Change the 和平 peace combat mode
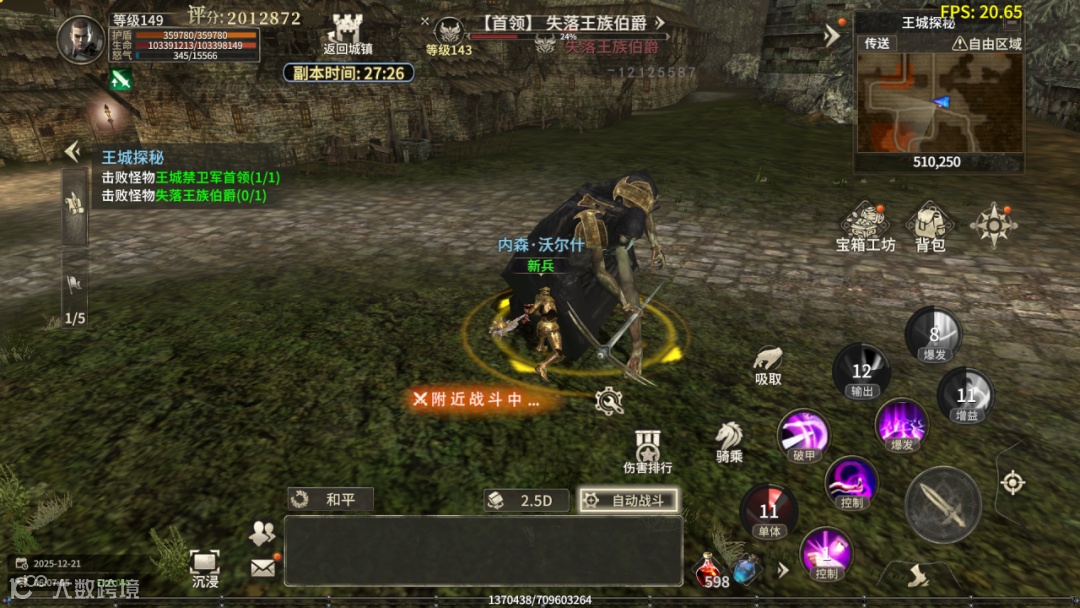Viewport: 1080px width, 608px height. 330,500
